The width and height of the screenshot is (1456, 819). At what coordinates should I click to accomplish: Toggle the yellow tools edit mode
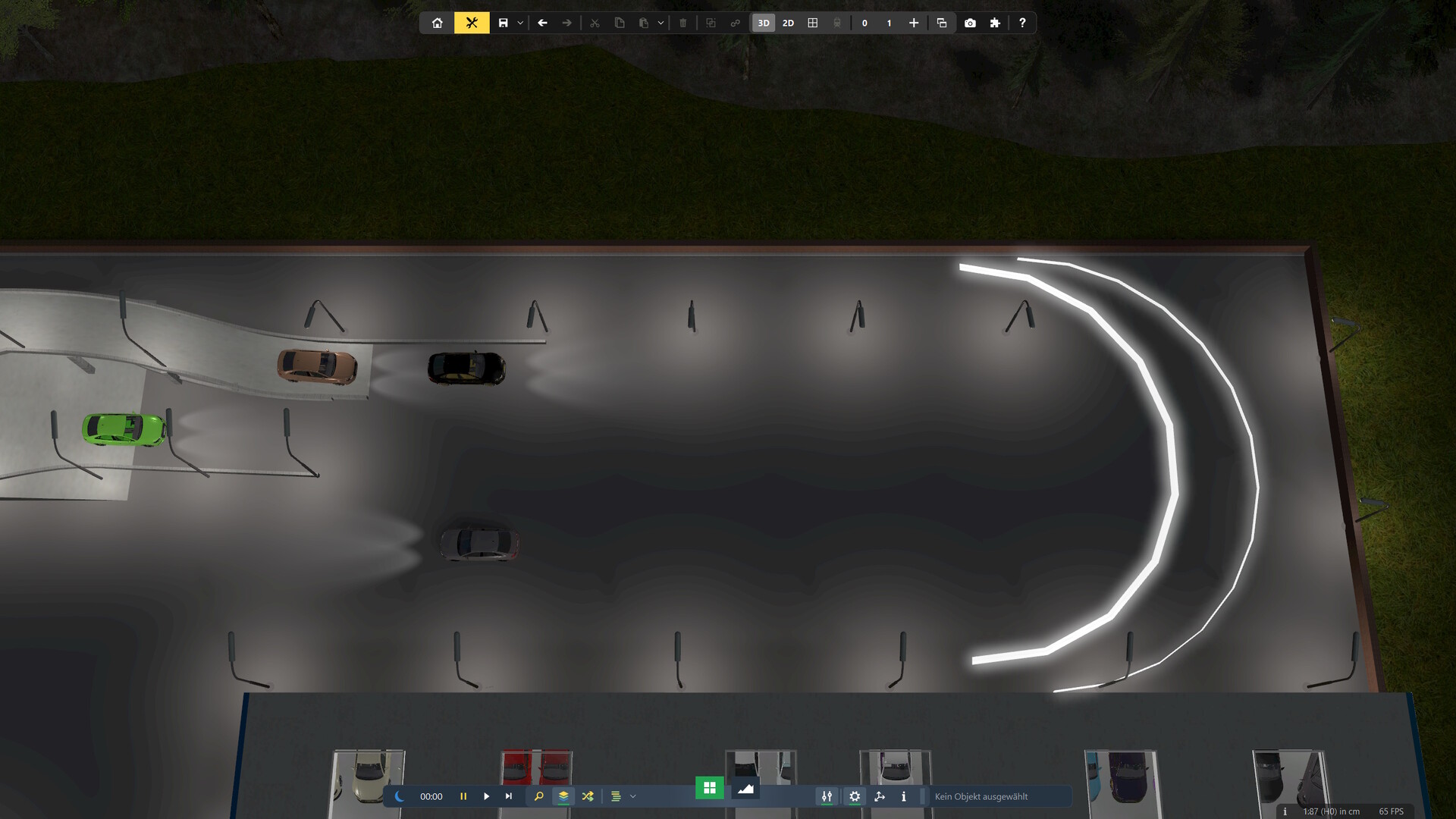472,23
